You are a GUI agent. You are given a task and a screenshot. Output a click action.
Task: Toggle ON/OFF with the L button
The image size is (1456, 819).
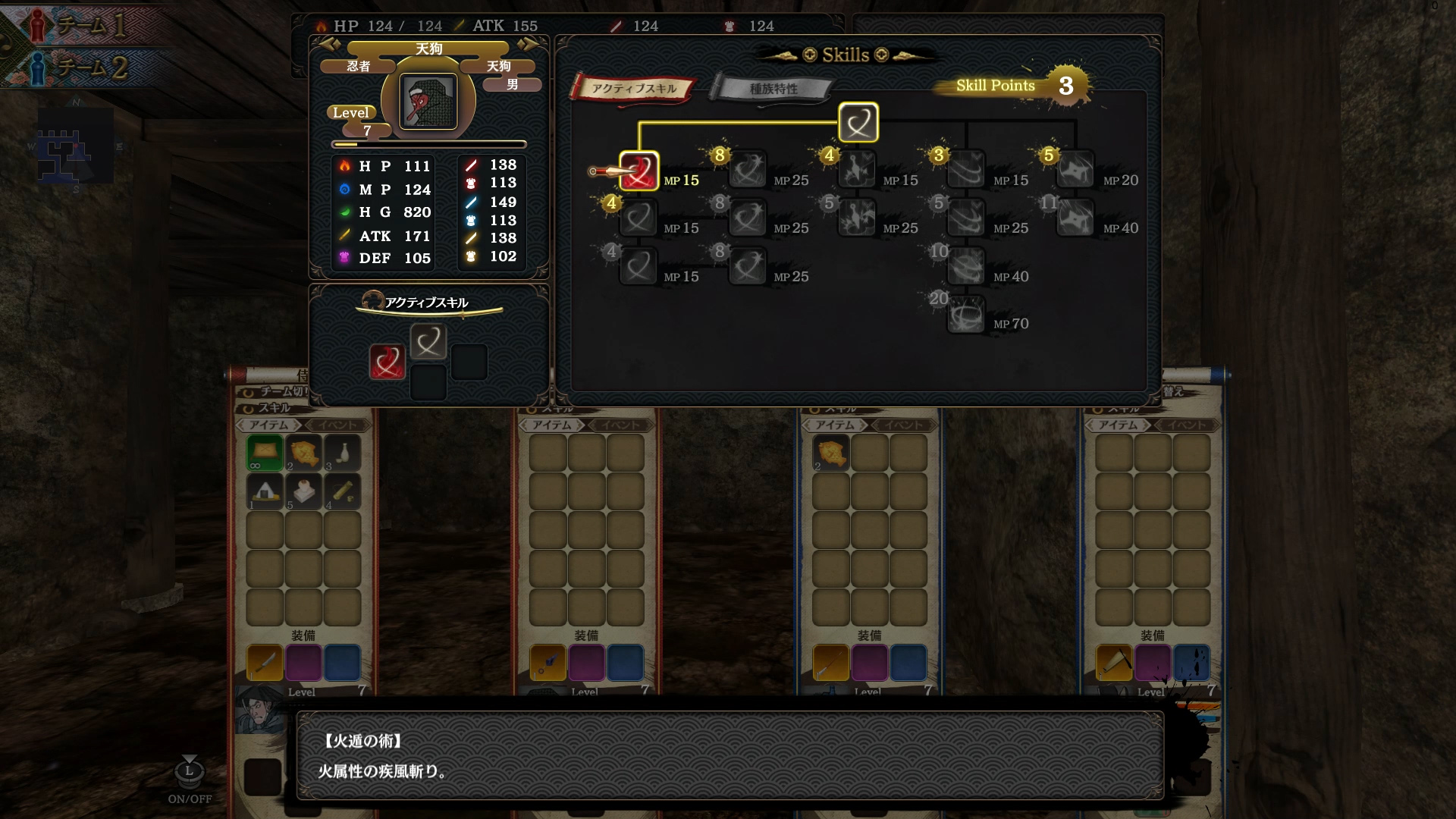tap(188, 770)
